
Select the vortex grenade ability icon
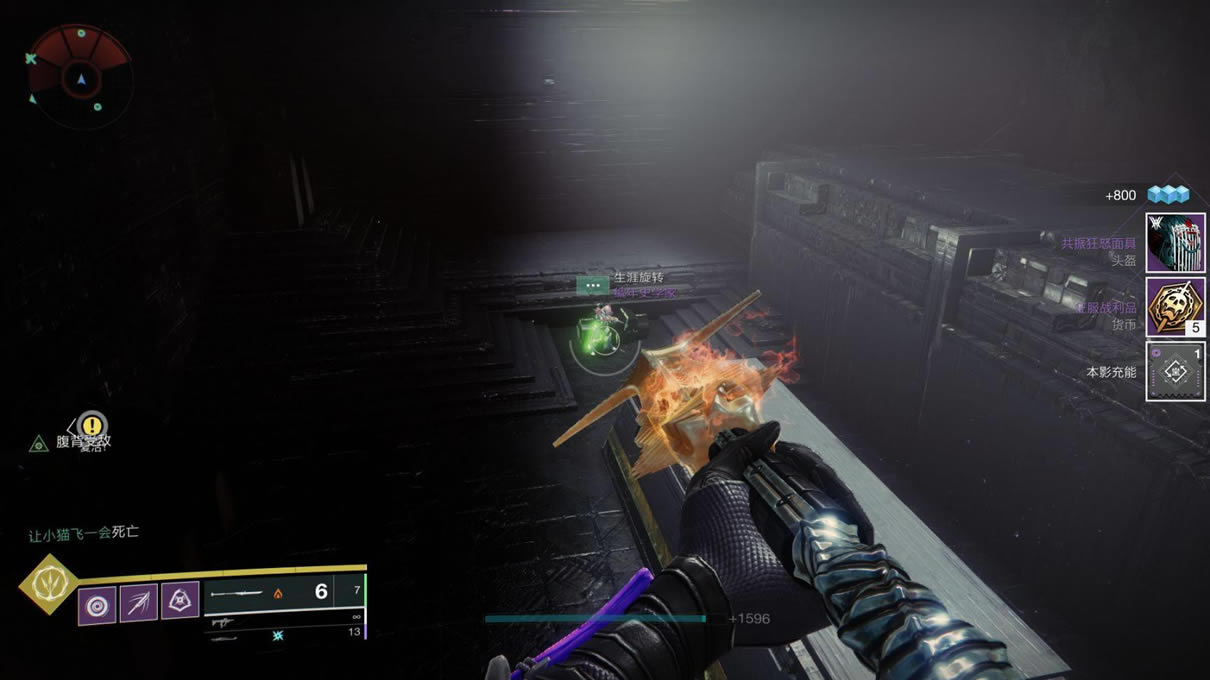pos(98,605)
